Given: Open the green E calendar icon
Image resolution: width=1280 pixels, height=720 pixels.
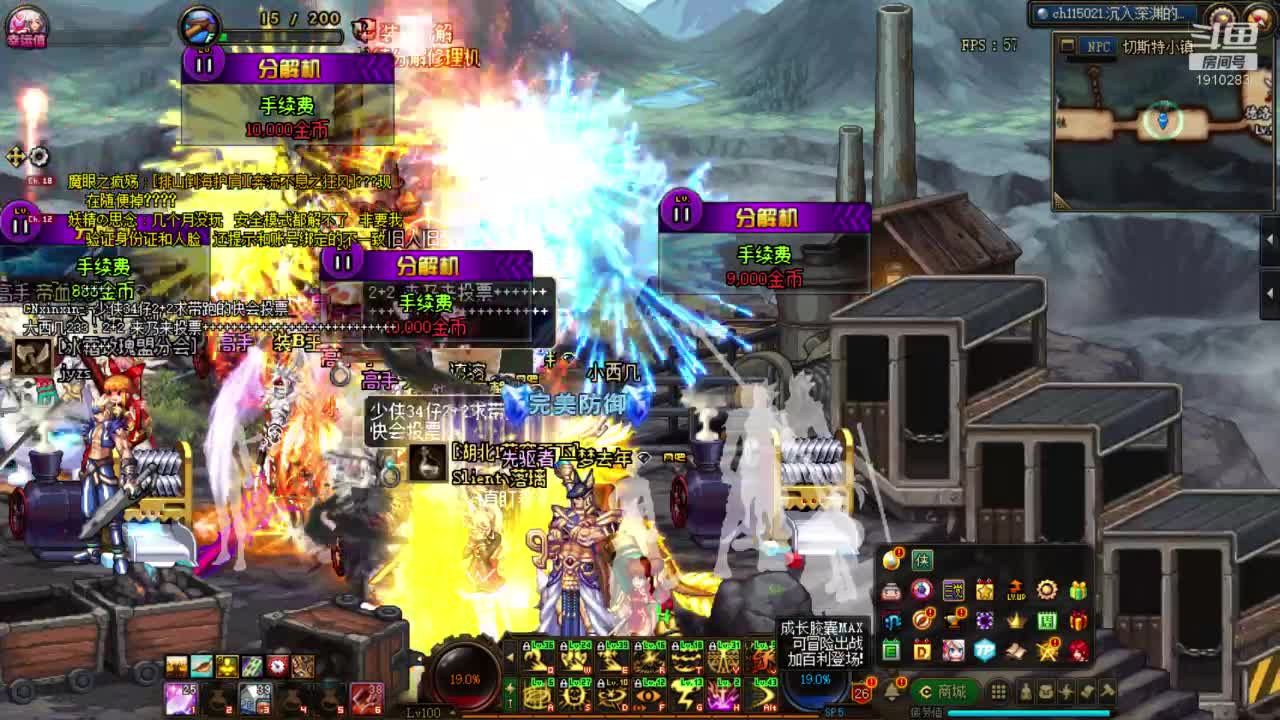Looking at the screenshot, I should pyautogui.click(x=891, y=651).
